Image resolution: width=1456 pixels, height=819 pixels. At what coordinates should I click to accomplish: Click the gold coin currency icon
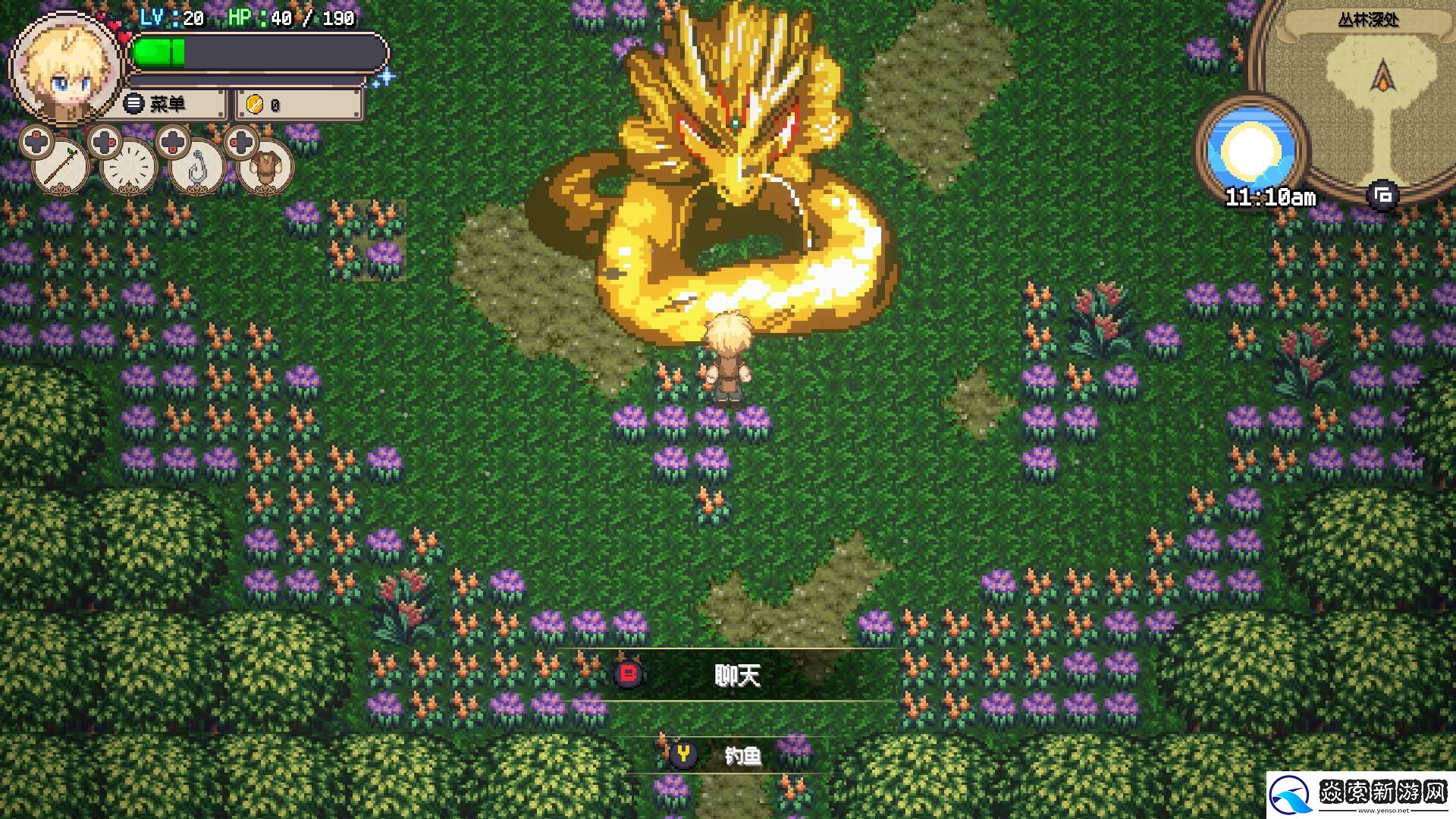(256, 104)
